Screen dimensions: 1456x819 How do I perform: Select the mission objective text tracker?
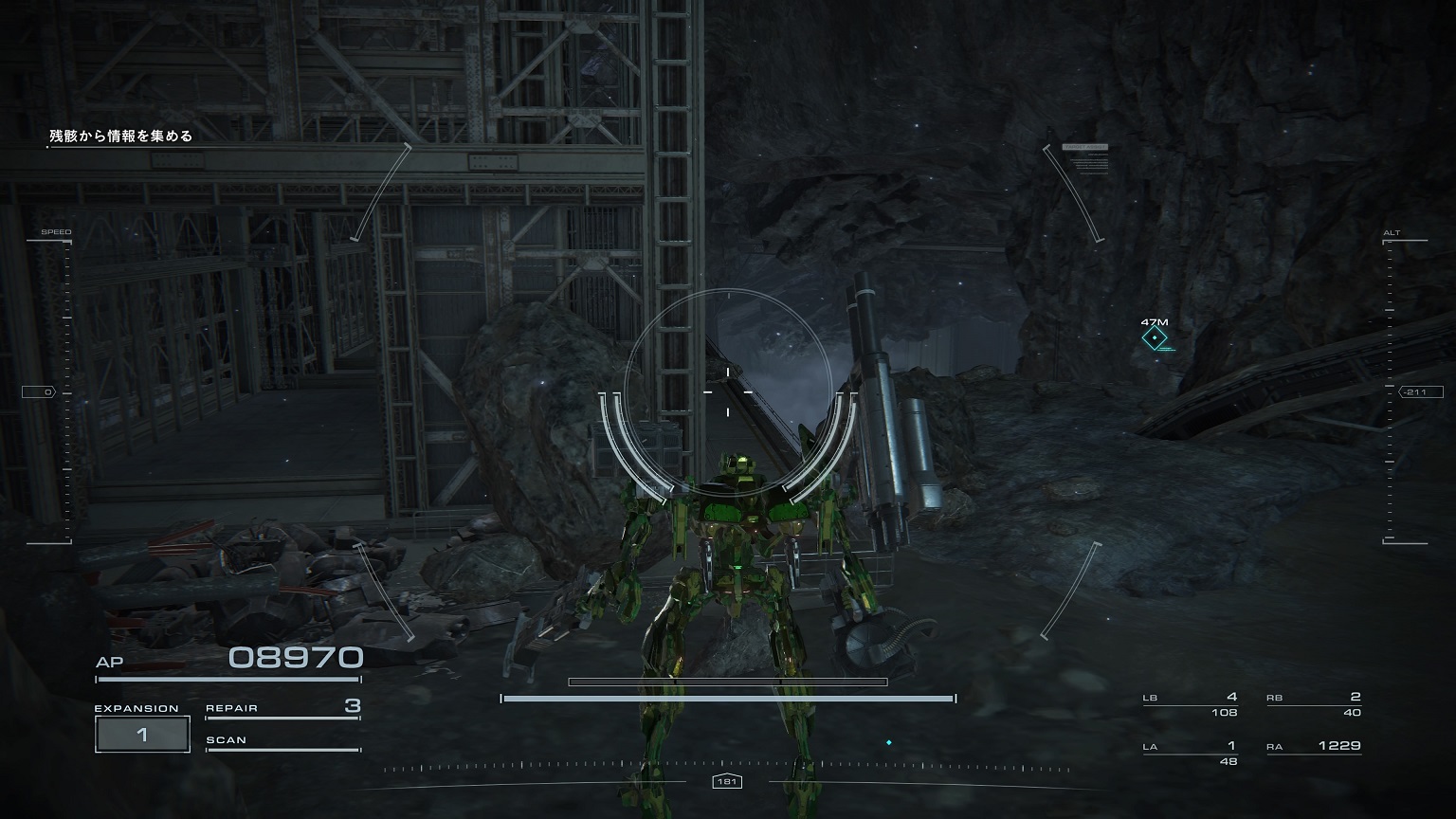coord(121,136)
